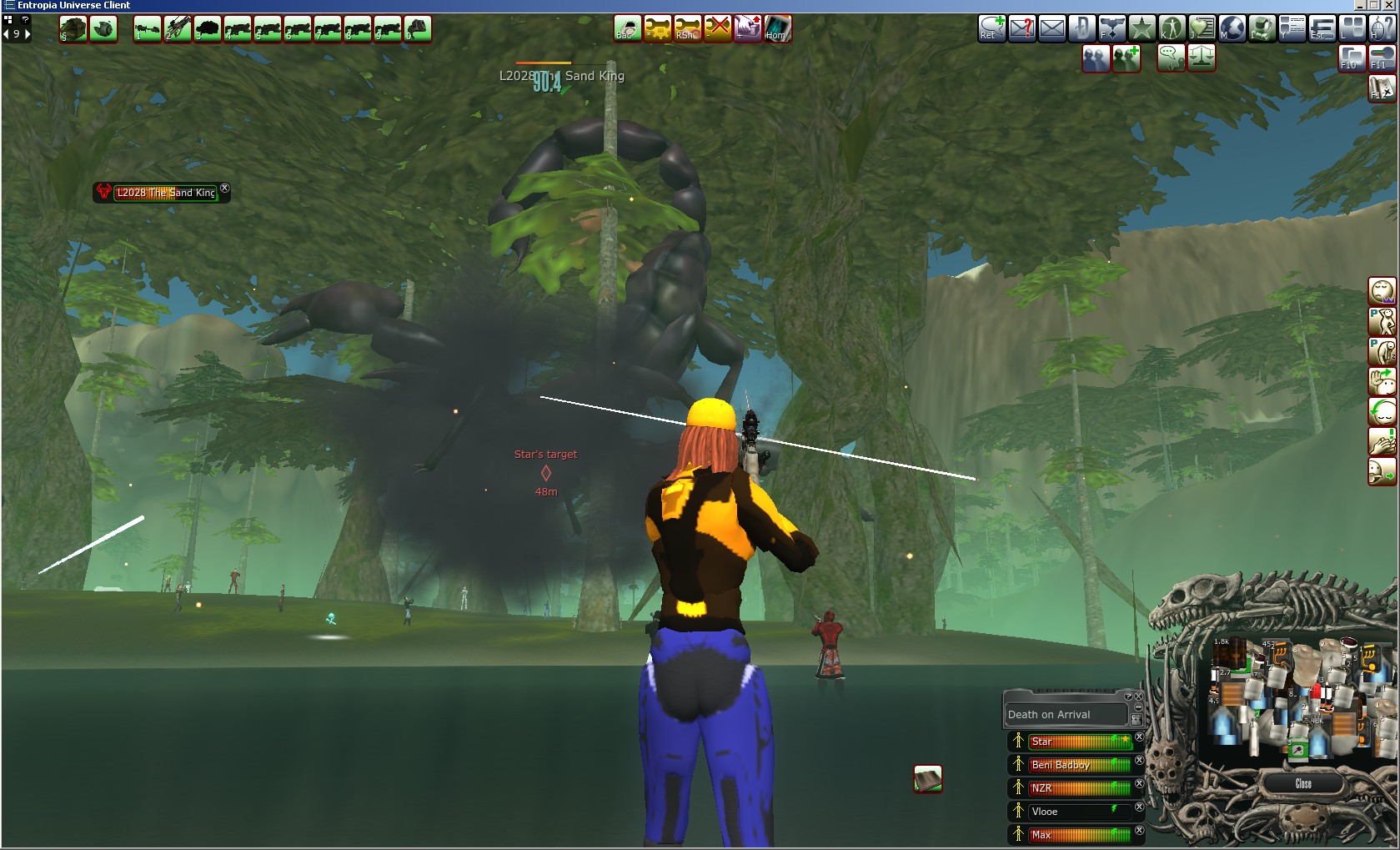
Task: Close the Entropia Universe Client window
Action: click(1390, 5)
